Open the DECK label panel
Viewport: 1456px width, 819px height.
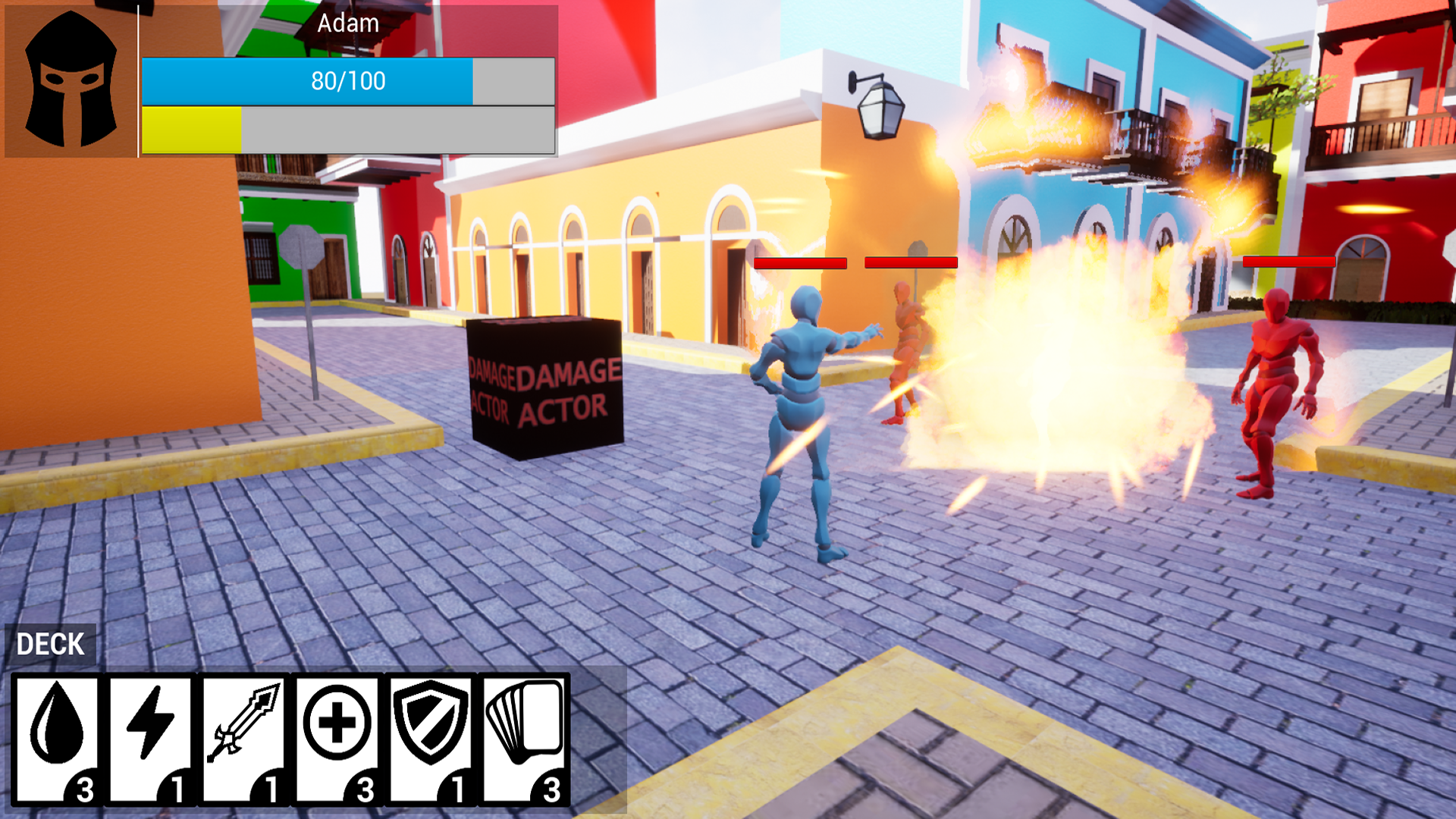click(50, 645)
